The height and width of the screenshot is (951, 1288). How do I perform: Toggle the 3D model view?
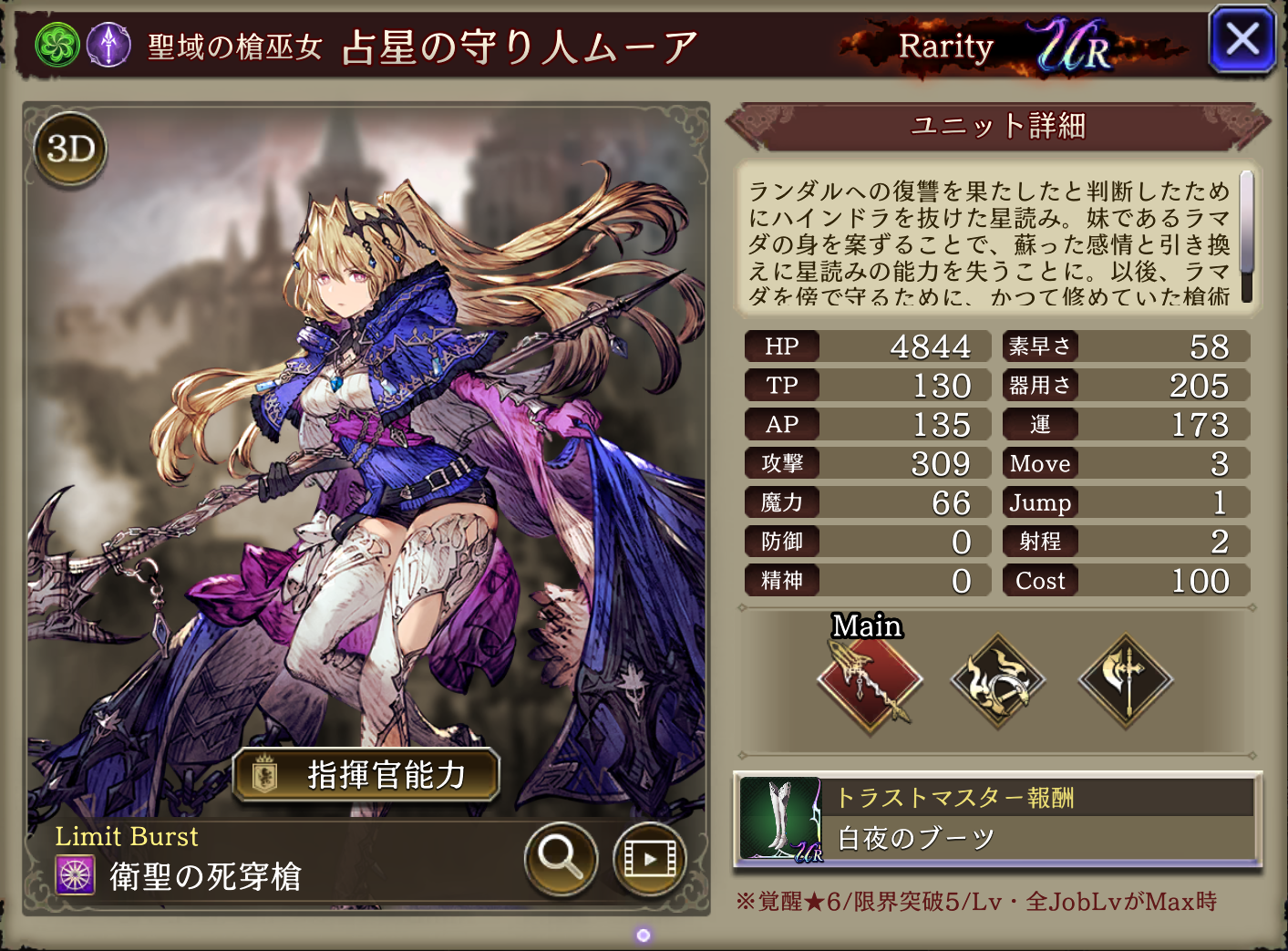71,149
